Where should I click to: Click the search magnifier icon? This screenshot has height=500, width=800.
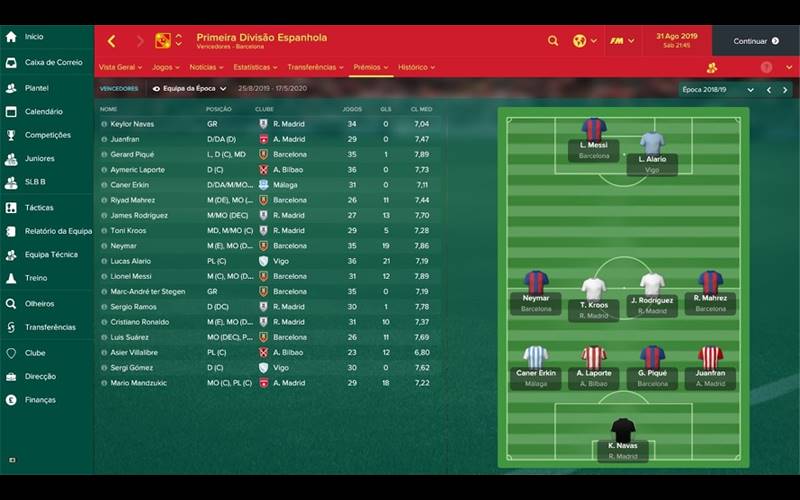tap(553, 41)
